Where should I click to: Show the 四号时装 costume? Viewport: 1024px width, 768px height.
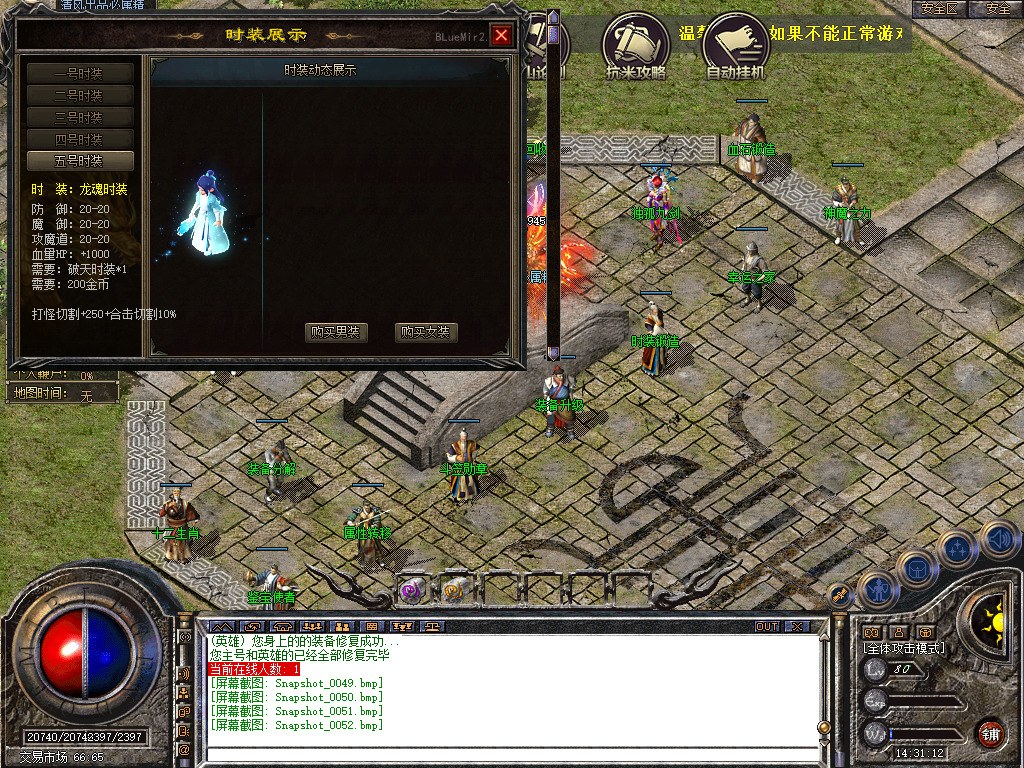click(79, 139)
